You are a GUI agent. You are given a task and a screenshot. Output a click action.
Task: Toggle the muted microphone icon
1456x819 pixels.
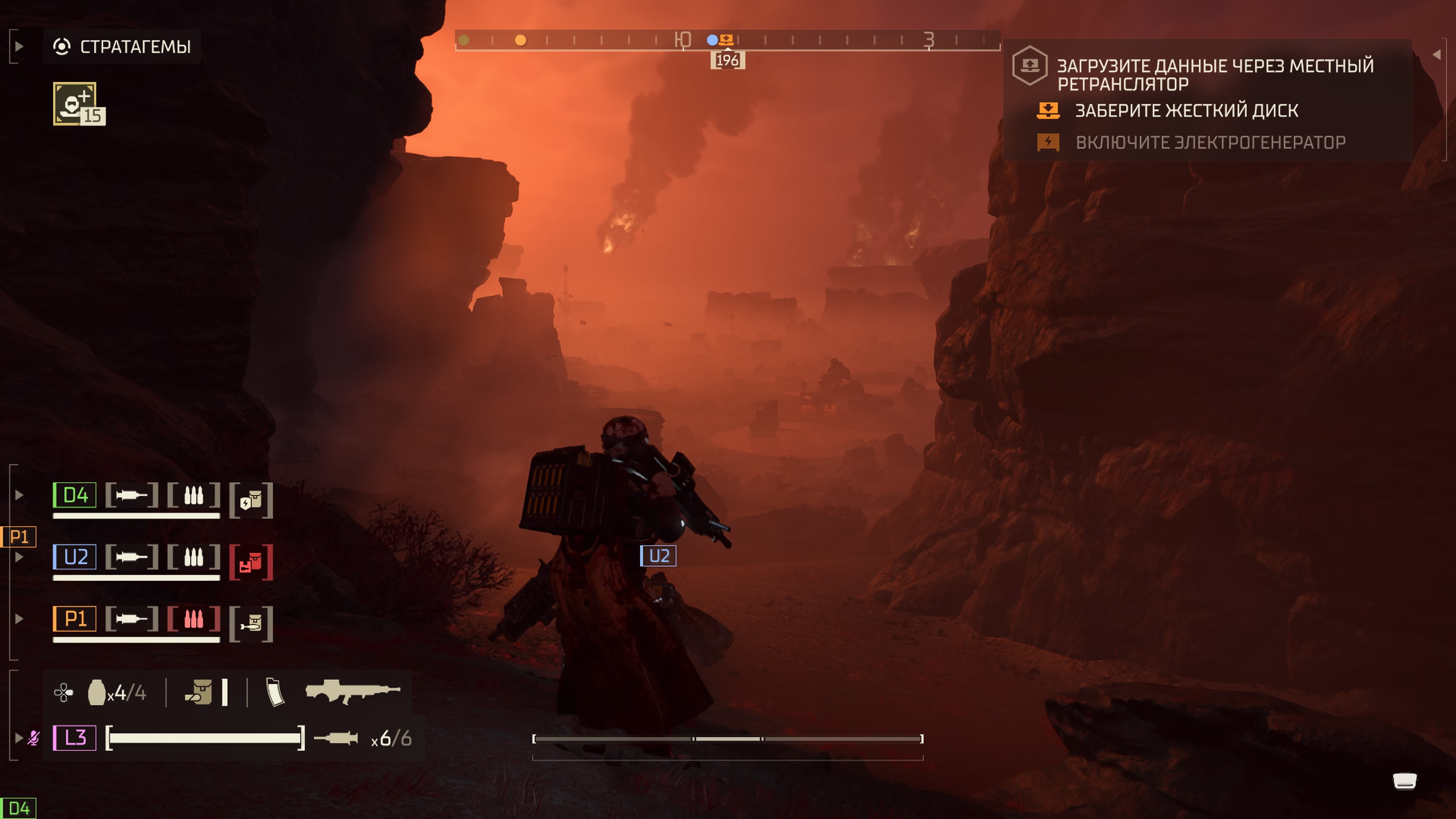tap(34, 738)
